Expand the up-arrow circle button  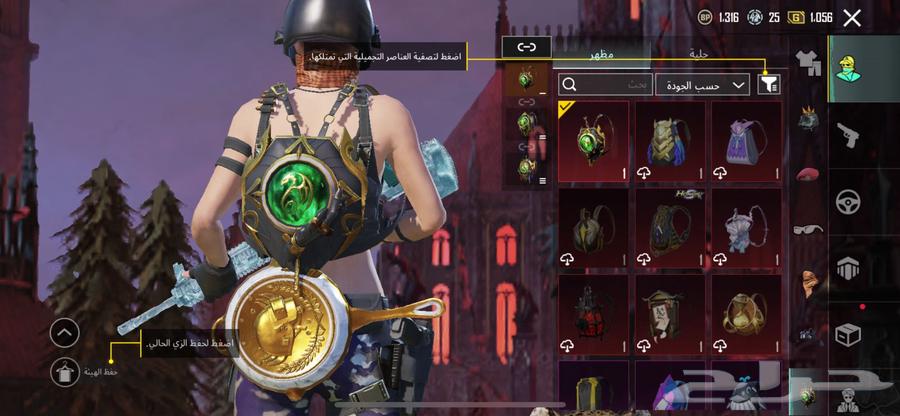pyautogui.click(x=64, y=332)
